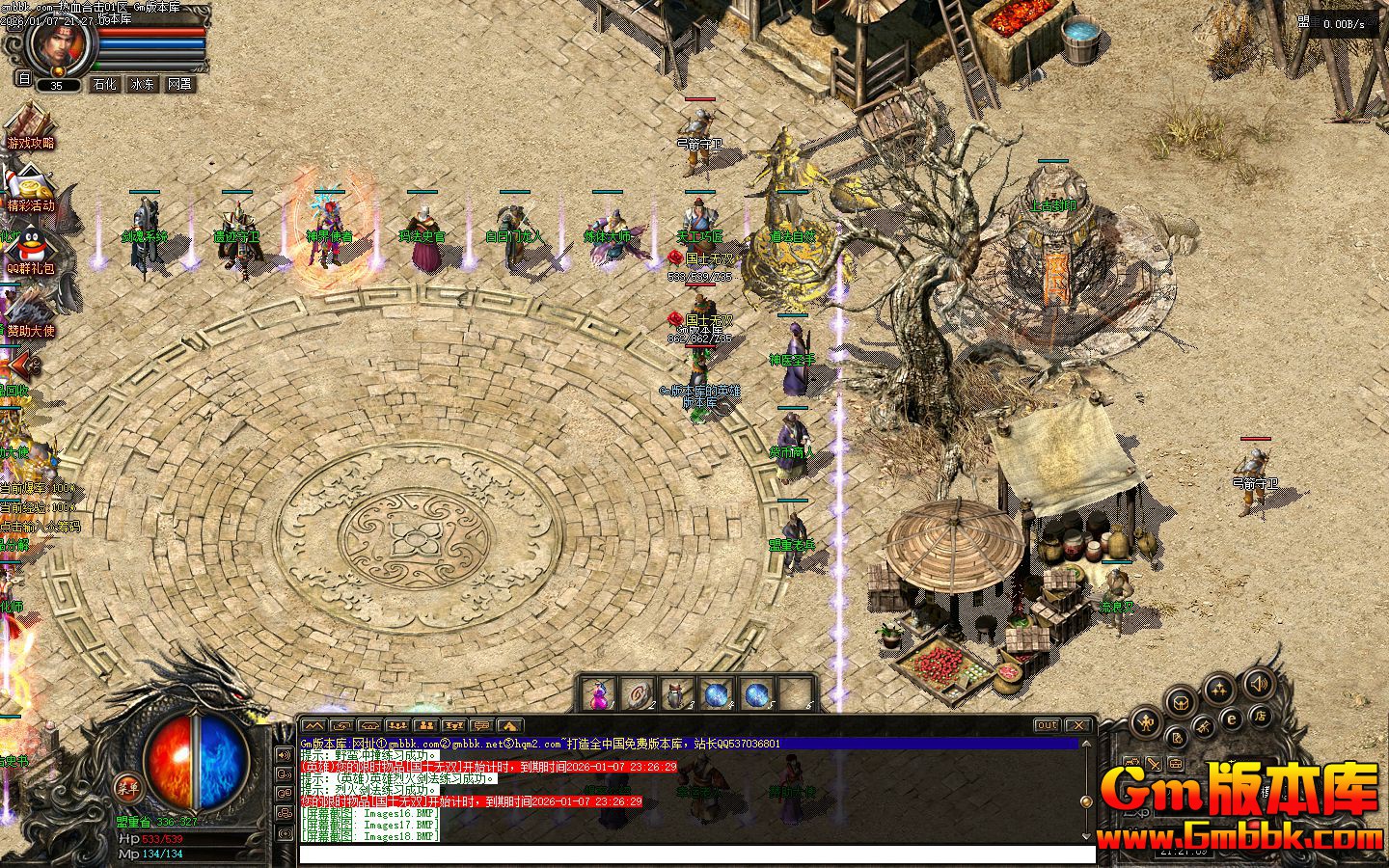
Task: Open the 店 shop round button
Action: pyautogui.click(x=1260, y=716)
